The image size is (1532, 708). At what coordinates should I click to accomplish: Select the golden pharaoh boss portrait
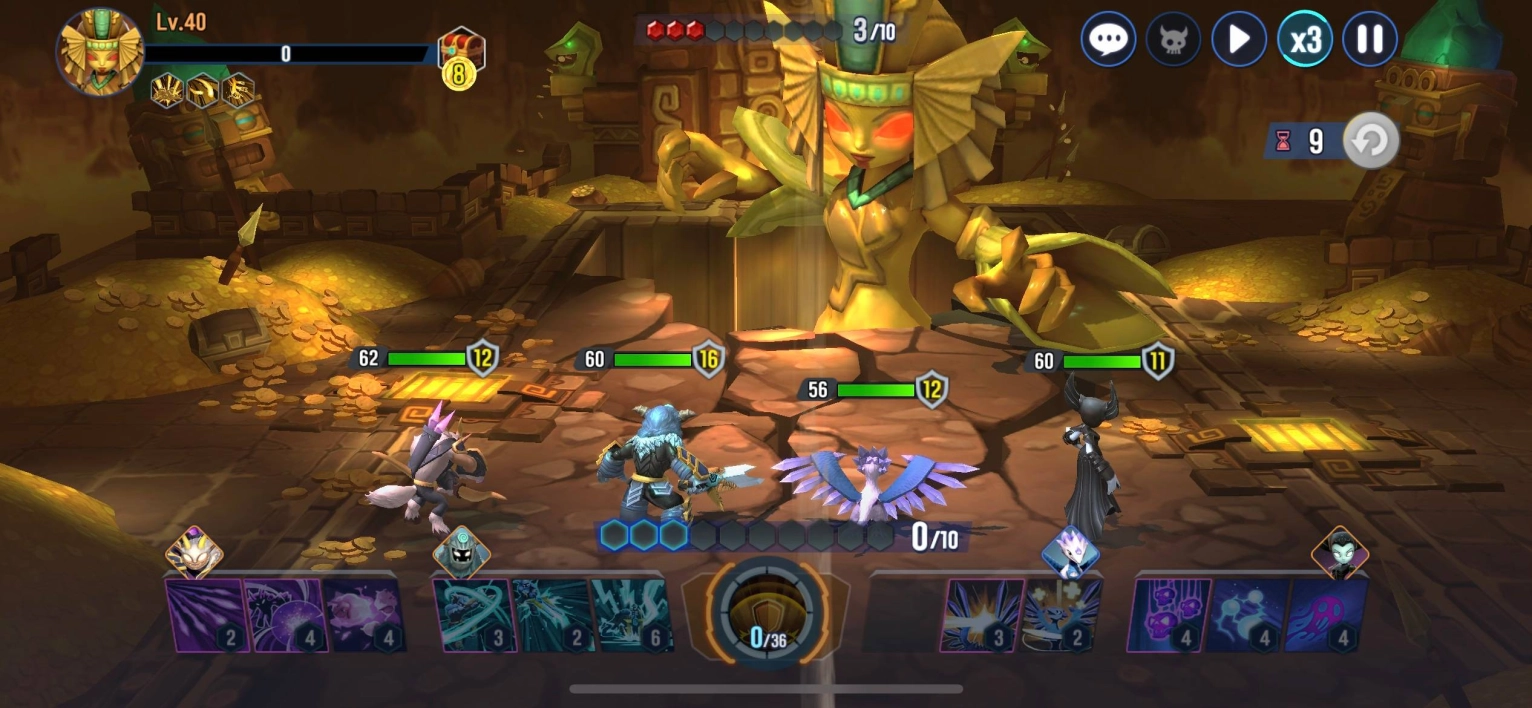coord(100,51)
